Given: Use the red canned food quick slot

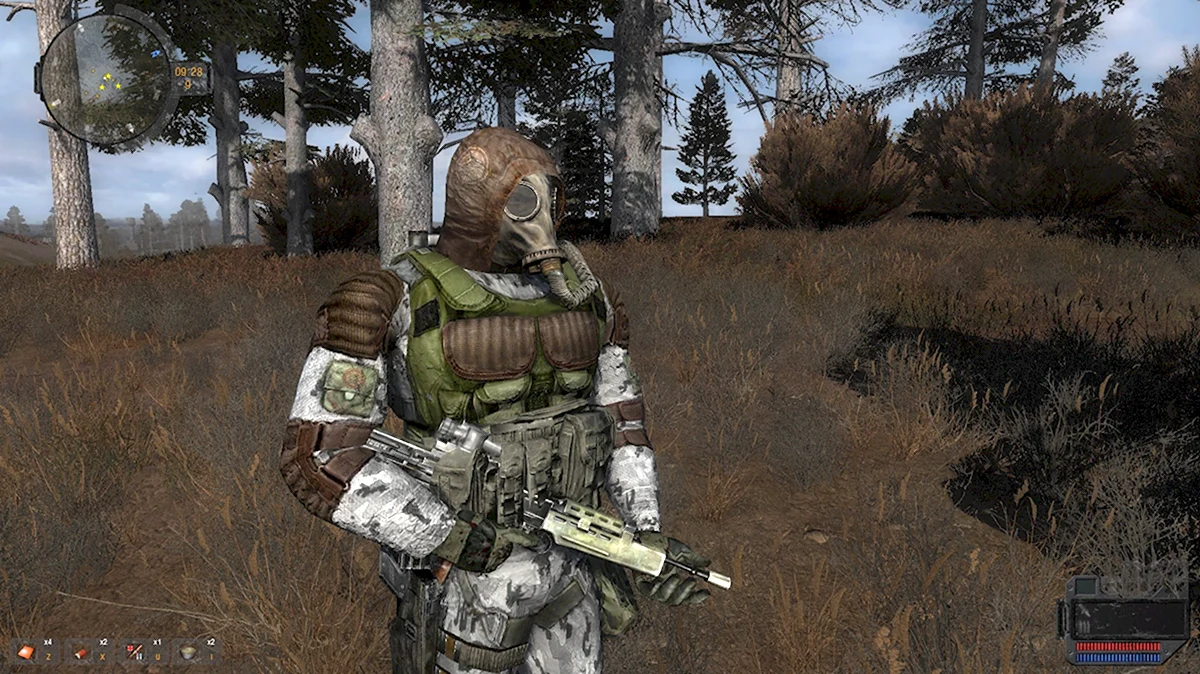Looking at the screenshot, I should tap(79, 652).
